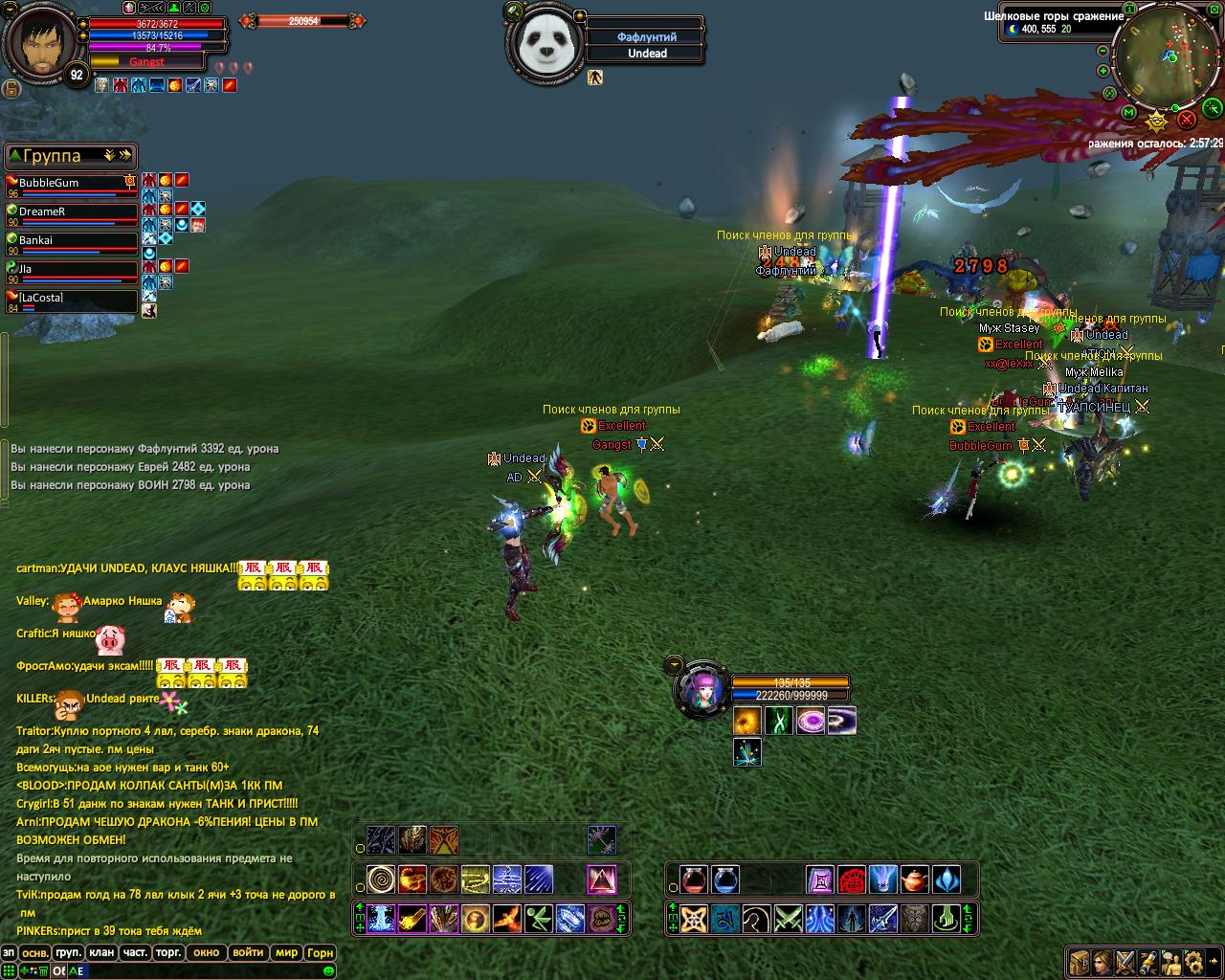Use the blue mana potion on the hotbar
Image resolution: width=1225 pixels, height=980 pixels.
[x=724, y=879]
